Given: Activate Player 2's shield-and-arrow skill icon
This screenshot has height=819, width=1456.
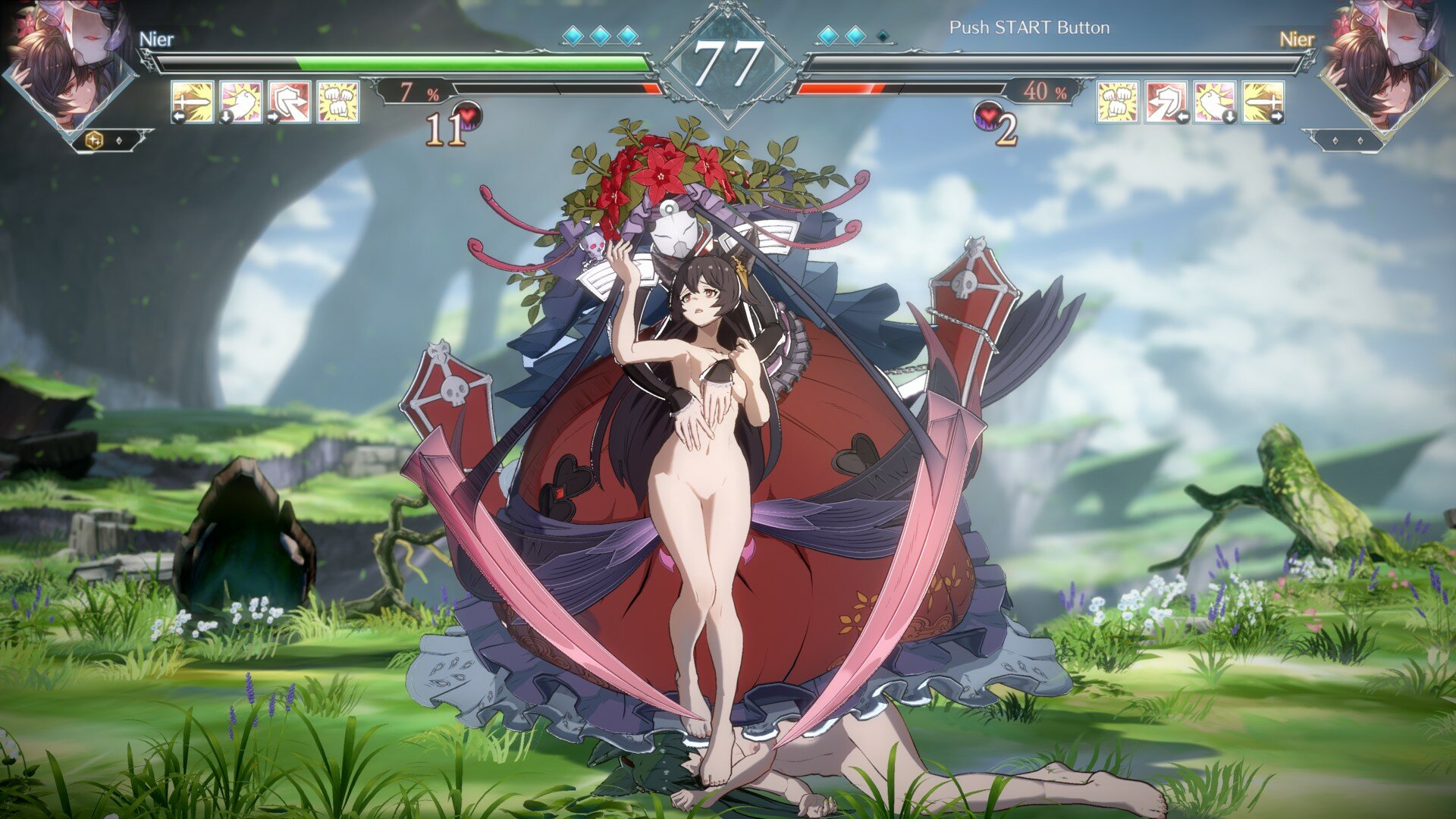Looking at the screenshot, I should coord(1166,102).
